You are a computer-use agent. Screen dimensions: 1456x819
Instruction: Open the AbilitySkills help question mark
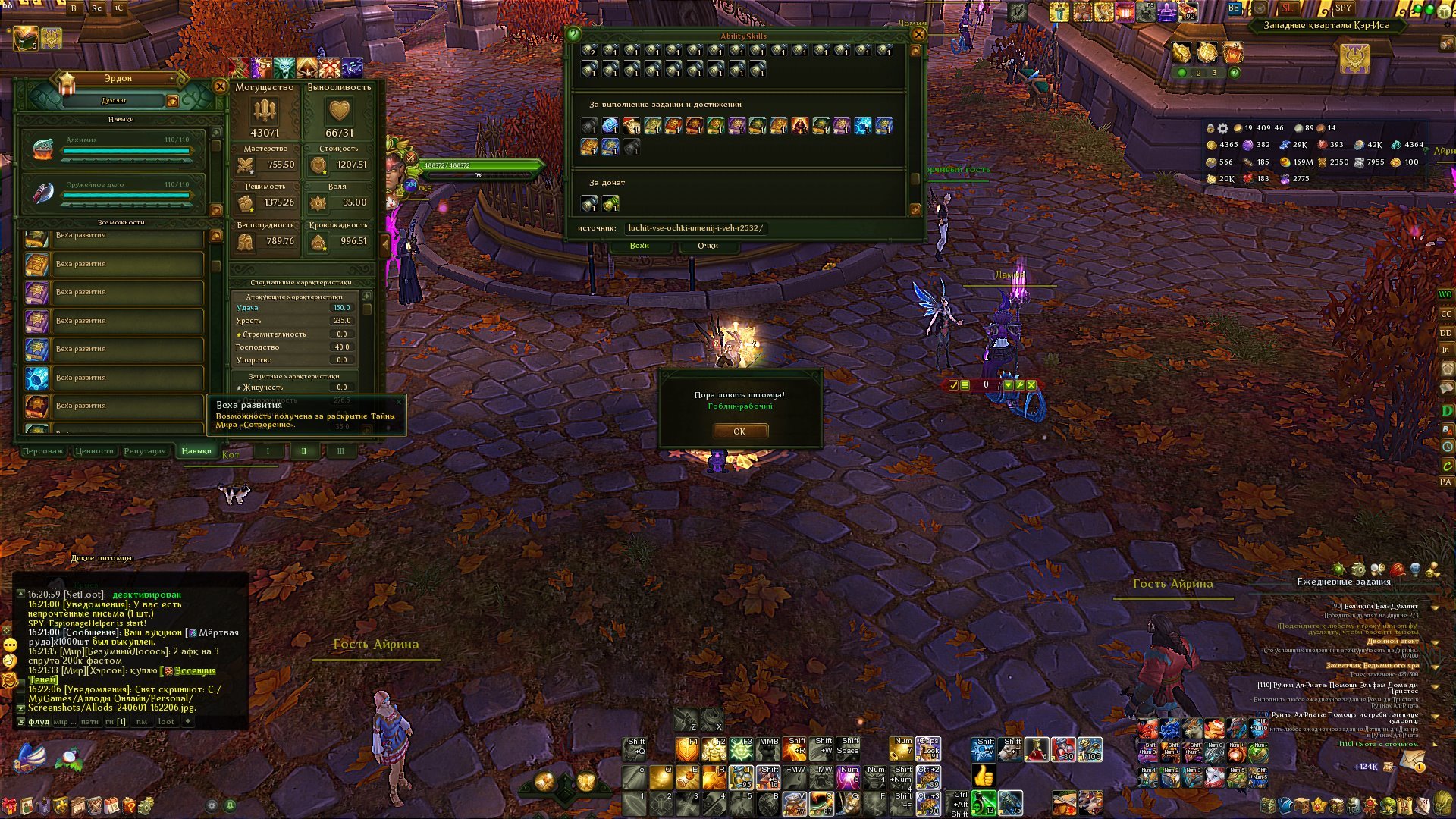coord(574,34)
